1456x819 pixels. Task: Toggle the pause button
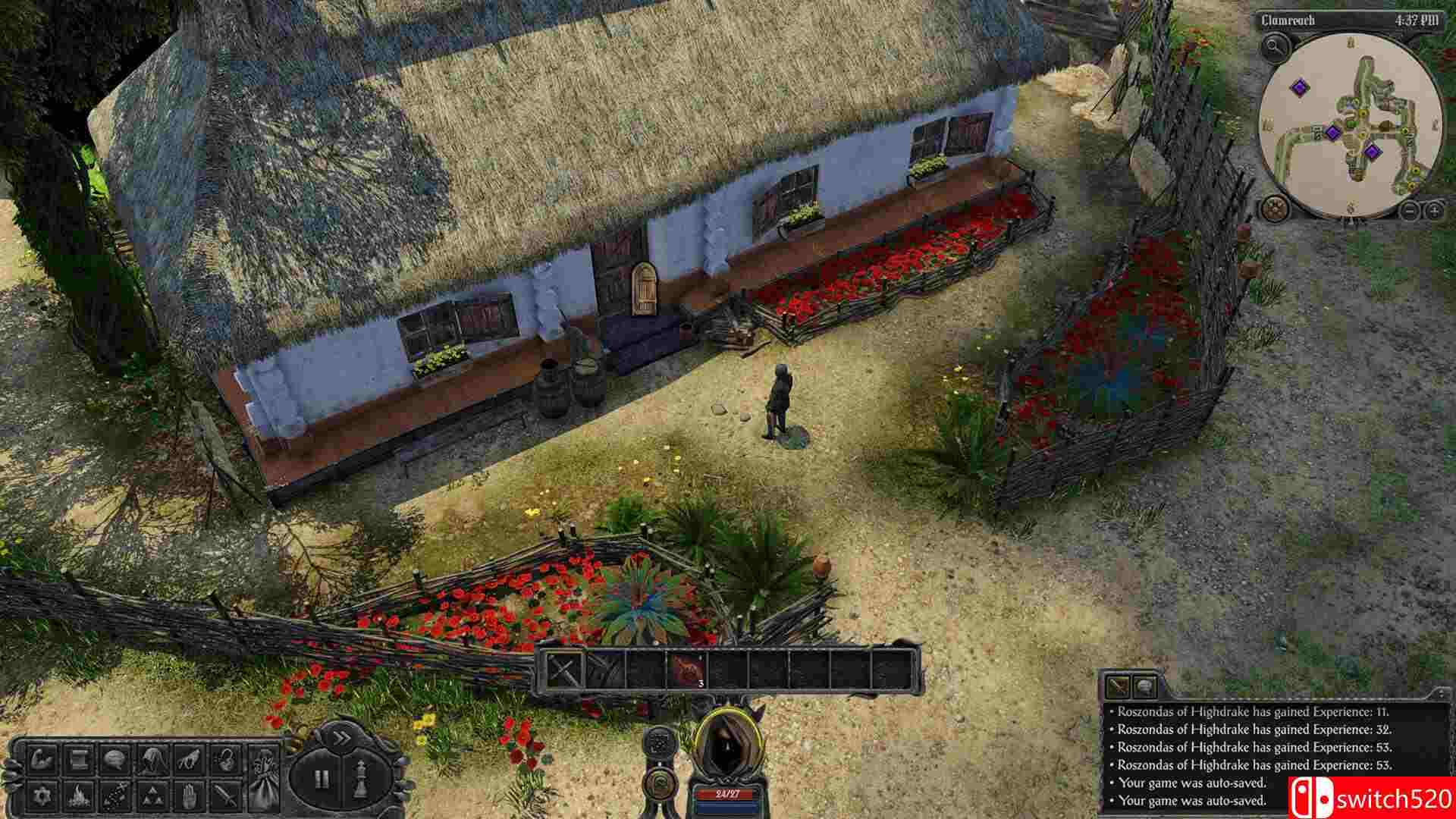(322, 778)
